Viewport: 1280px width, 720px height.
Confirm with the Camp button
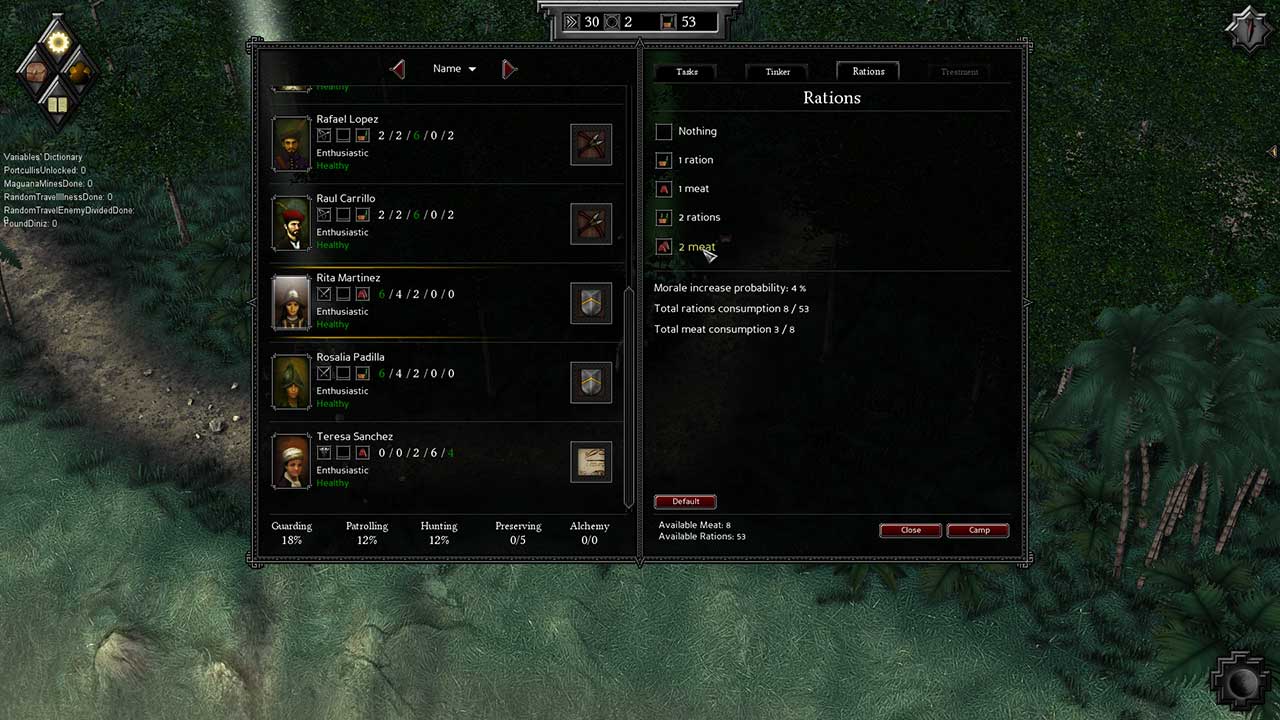(x=978, y=530)
